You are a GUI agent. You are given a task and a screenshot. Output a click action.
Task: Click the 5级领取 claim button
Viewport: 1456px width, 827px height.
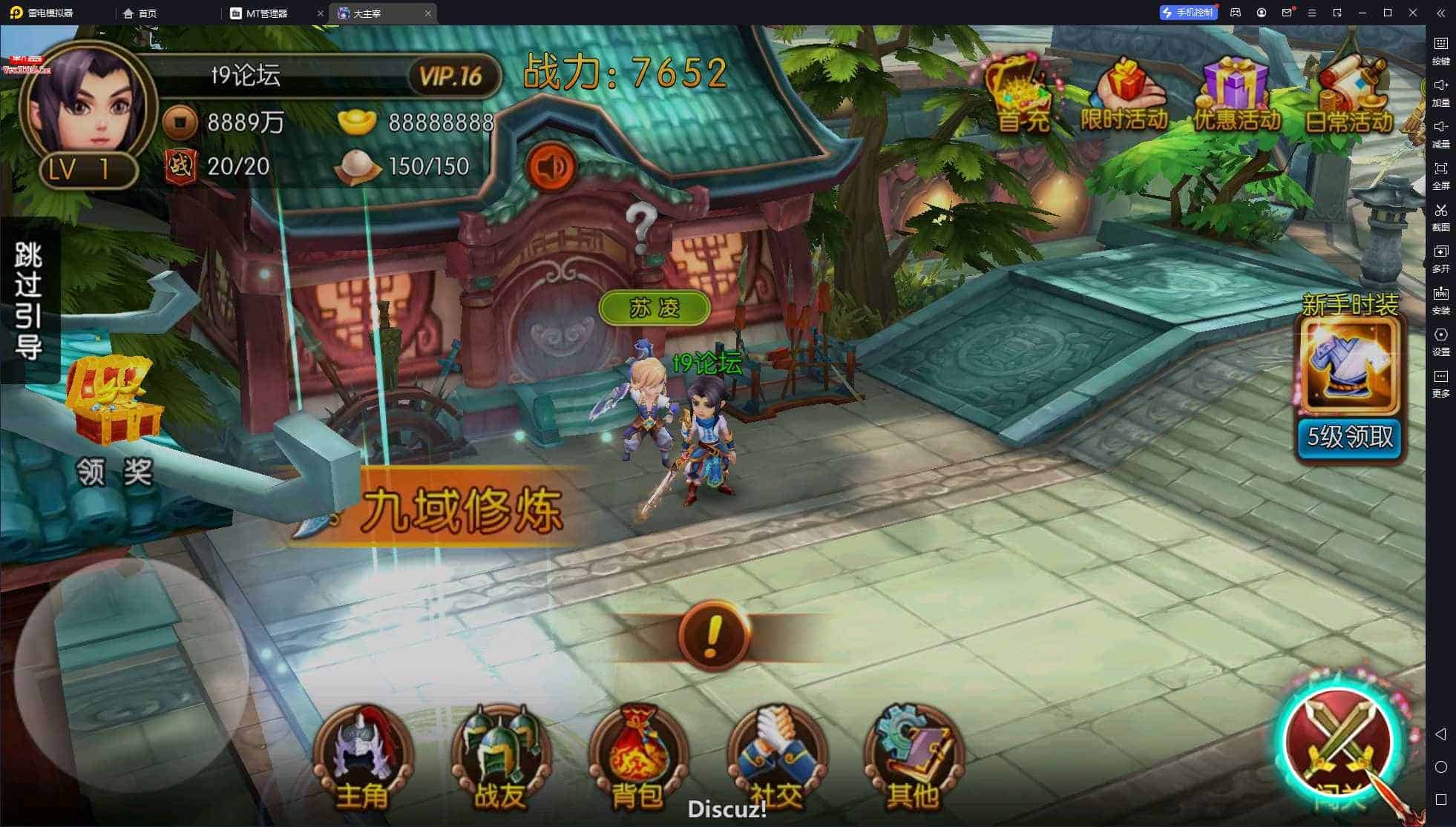[1350, 438]
